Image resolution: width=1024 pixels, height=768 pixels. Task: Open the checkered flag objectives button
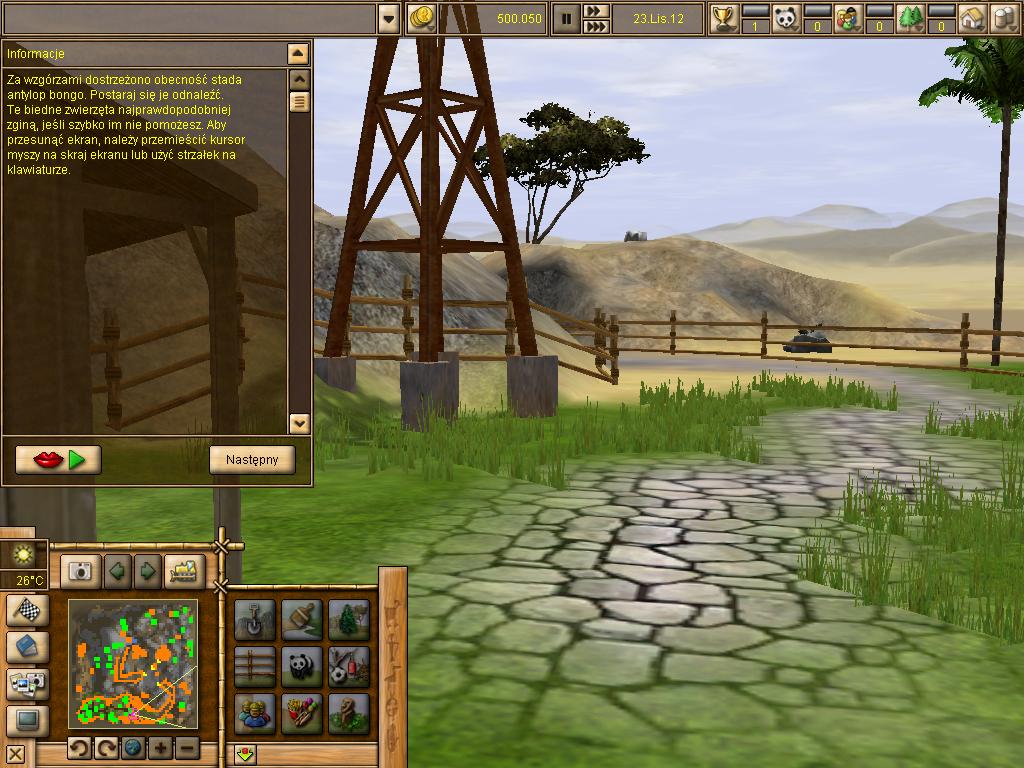(x=28, y=610)
